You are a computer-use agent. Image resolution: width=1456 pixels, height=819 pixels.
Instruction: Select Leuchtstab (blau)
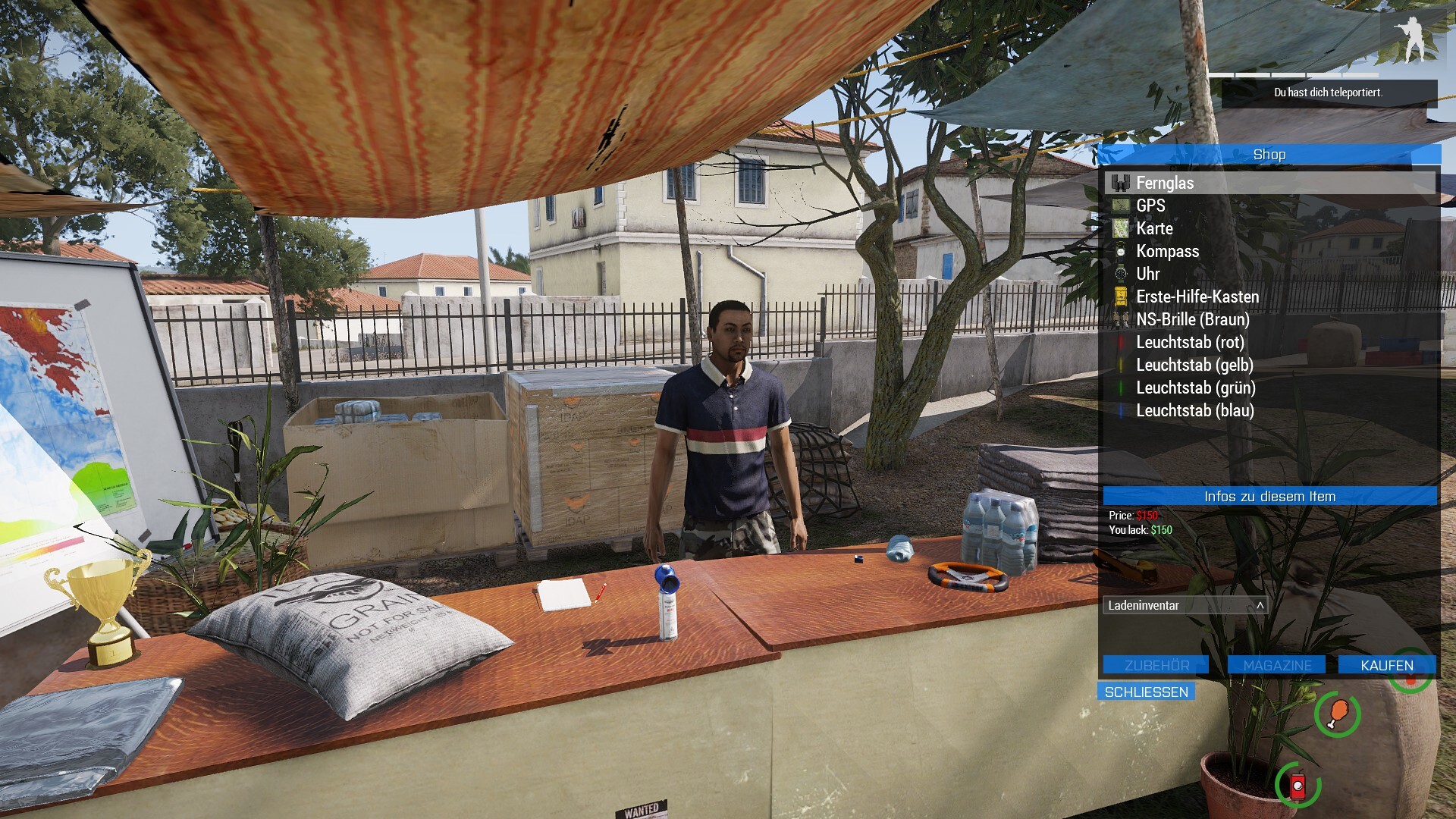1194,410
